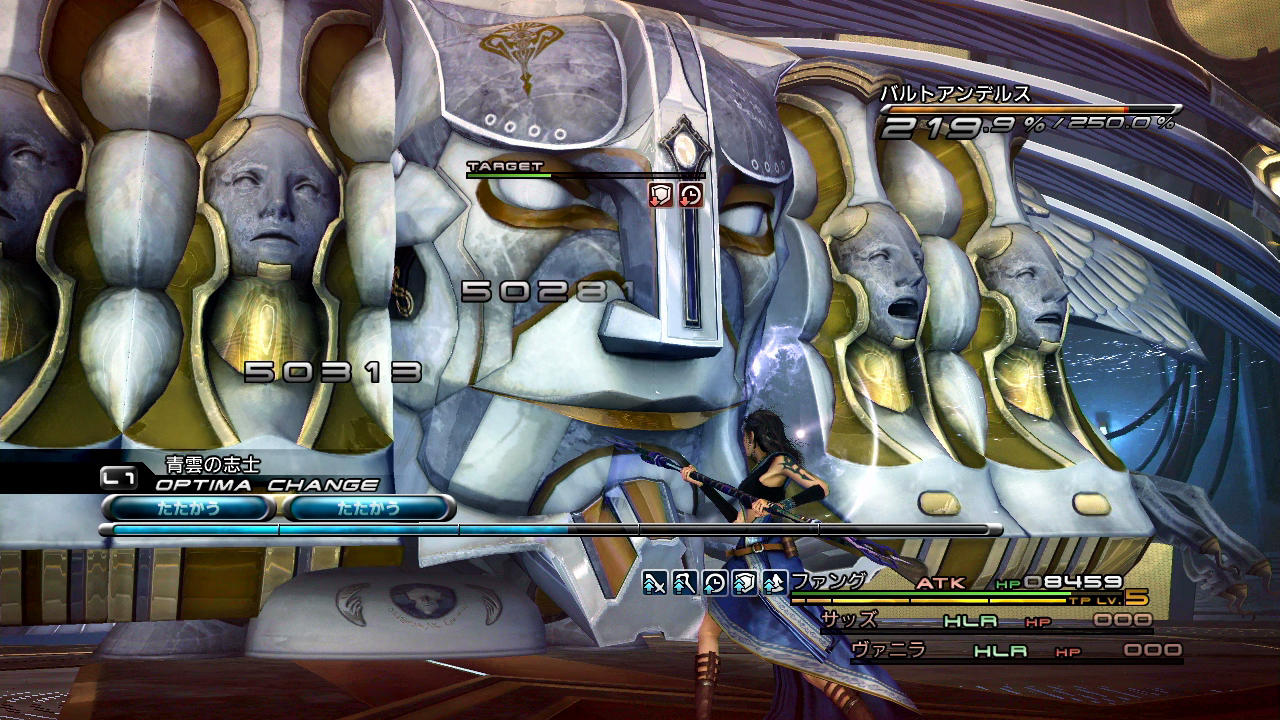The height and width of the screenshot is (720, 1280).
Task: Select party leader ファング in the party list
Action: pyautogui.click(x=828, y=580)
